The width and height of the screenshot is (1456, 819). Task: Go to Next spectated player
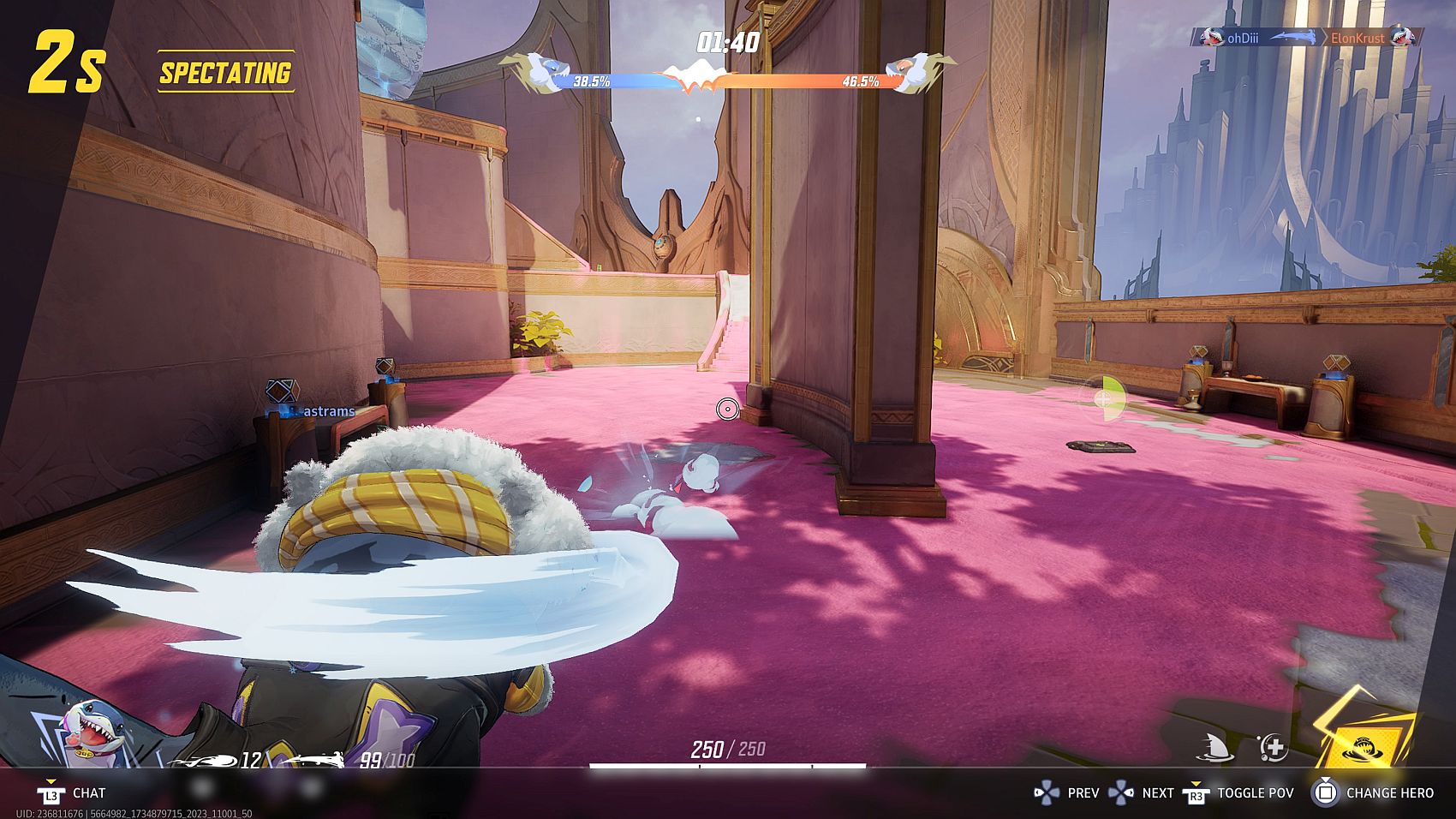pyautogui.click(x=1157, y=793)
